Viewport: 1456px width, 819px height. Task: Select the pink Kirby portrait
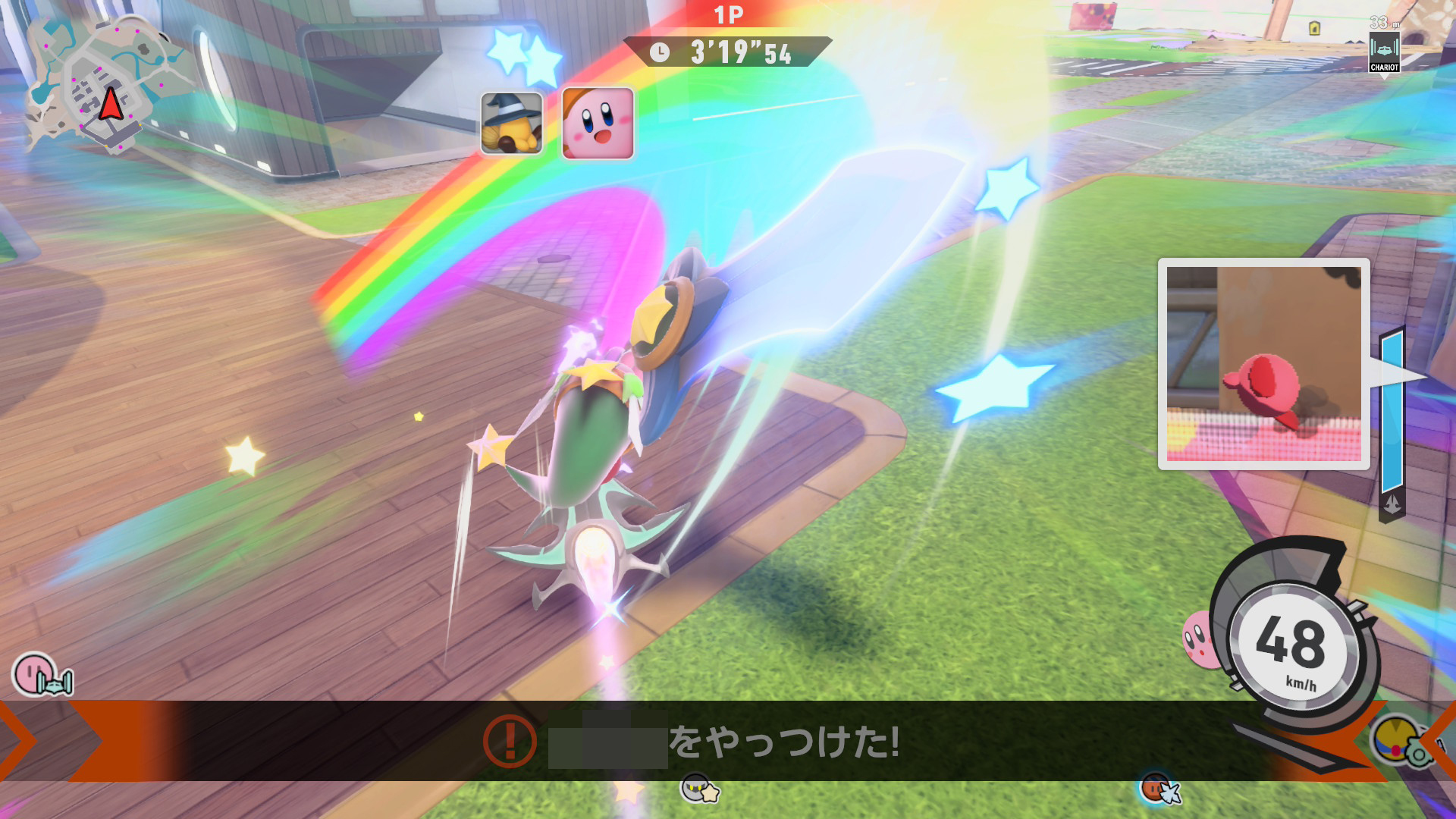(598, 123)
